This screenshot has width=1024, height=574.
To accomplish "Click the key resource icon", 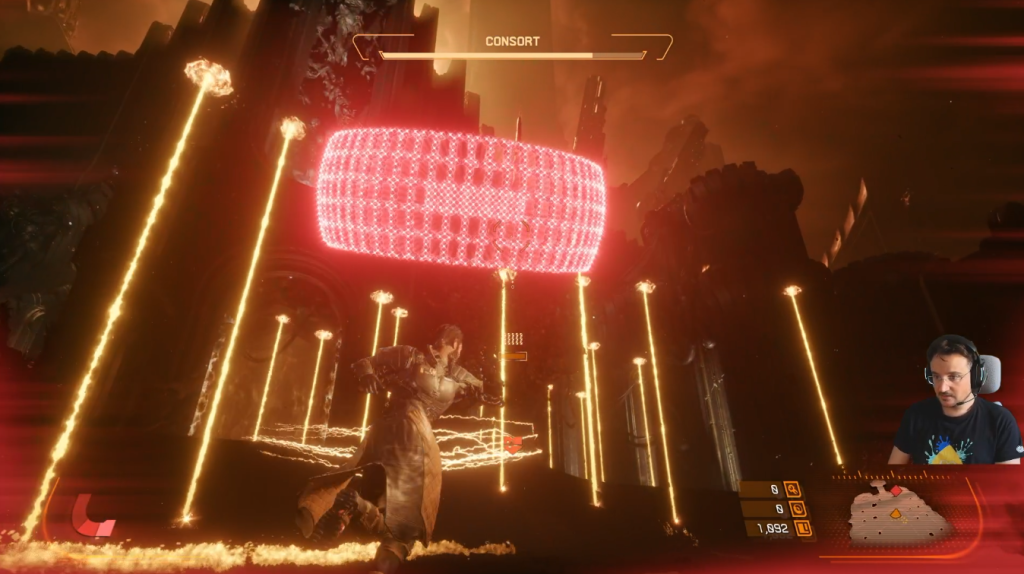I will (x=793, y=489).
